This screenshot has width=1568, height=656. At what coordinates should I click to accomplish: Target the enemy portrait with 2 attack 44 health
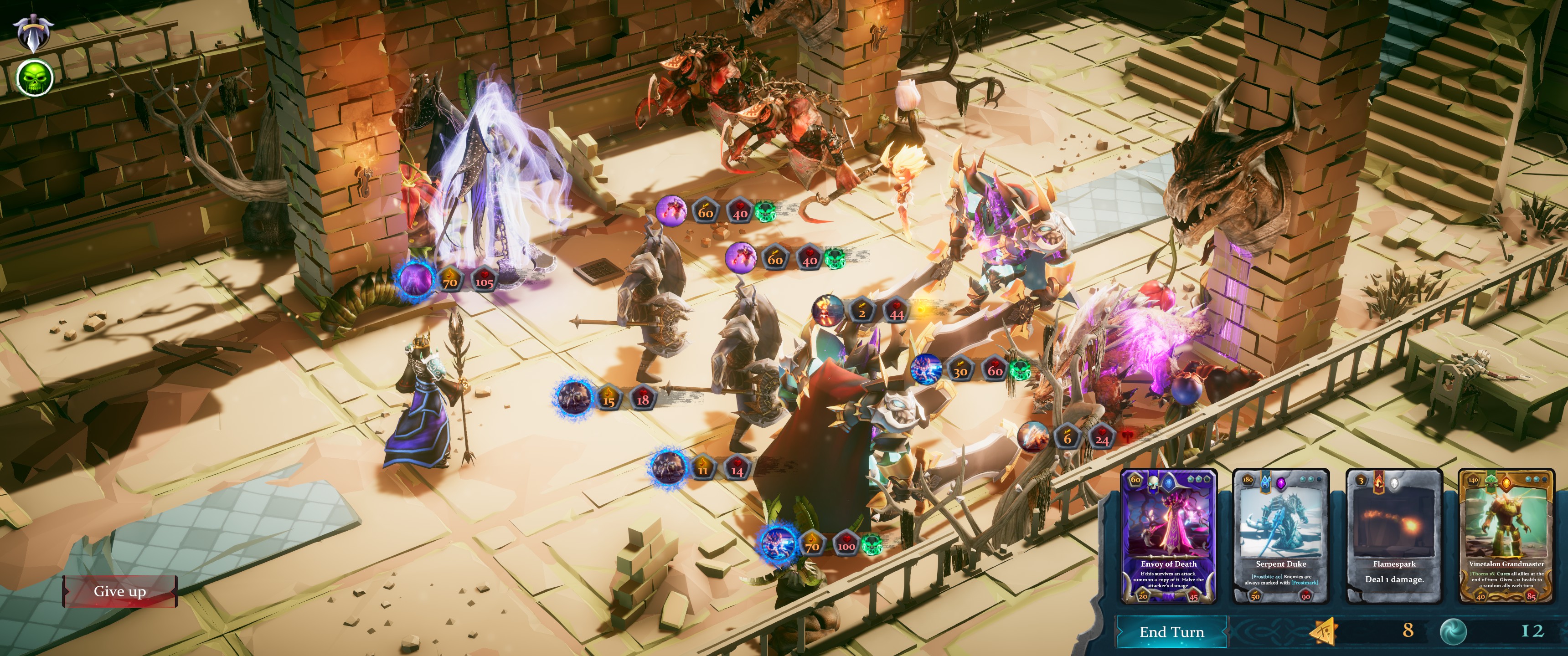coord(828,312)
